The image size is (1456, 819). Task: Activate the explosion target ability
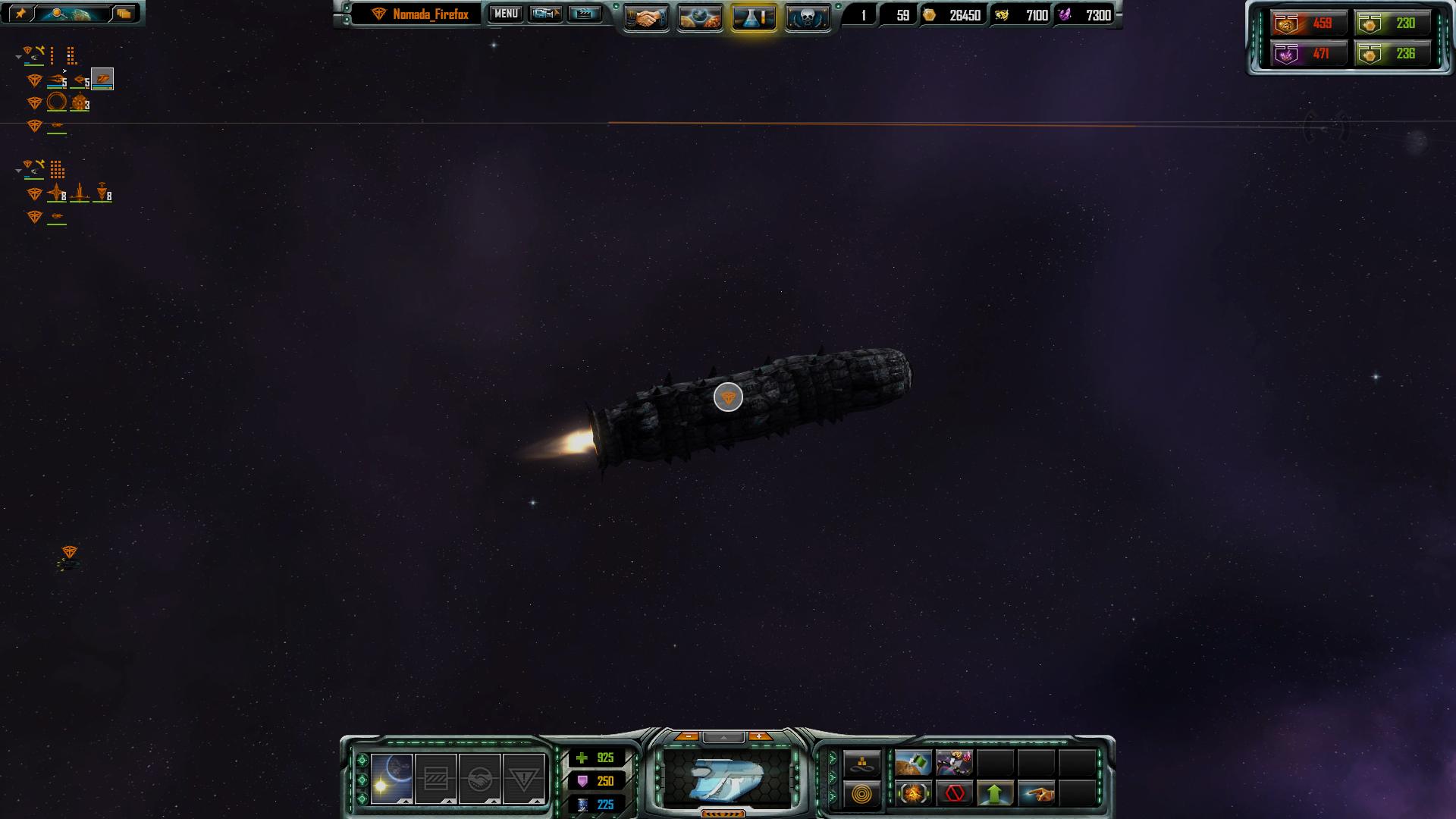coord(913,794)
